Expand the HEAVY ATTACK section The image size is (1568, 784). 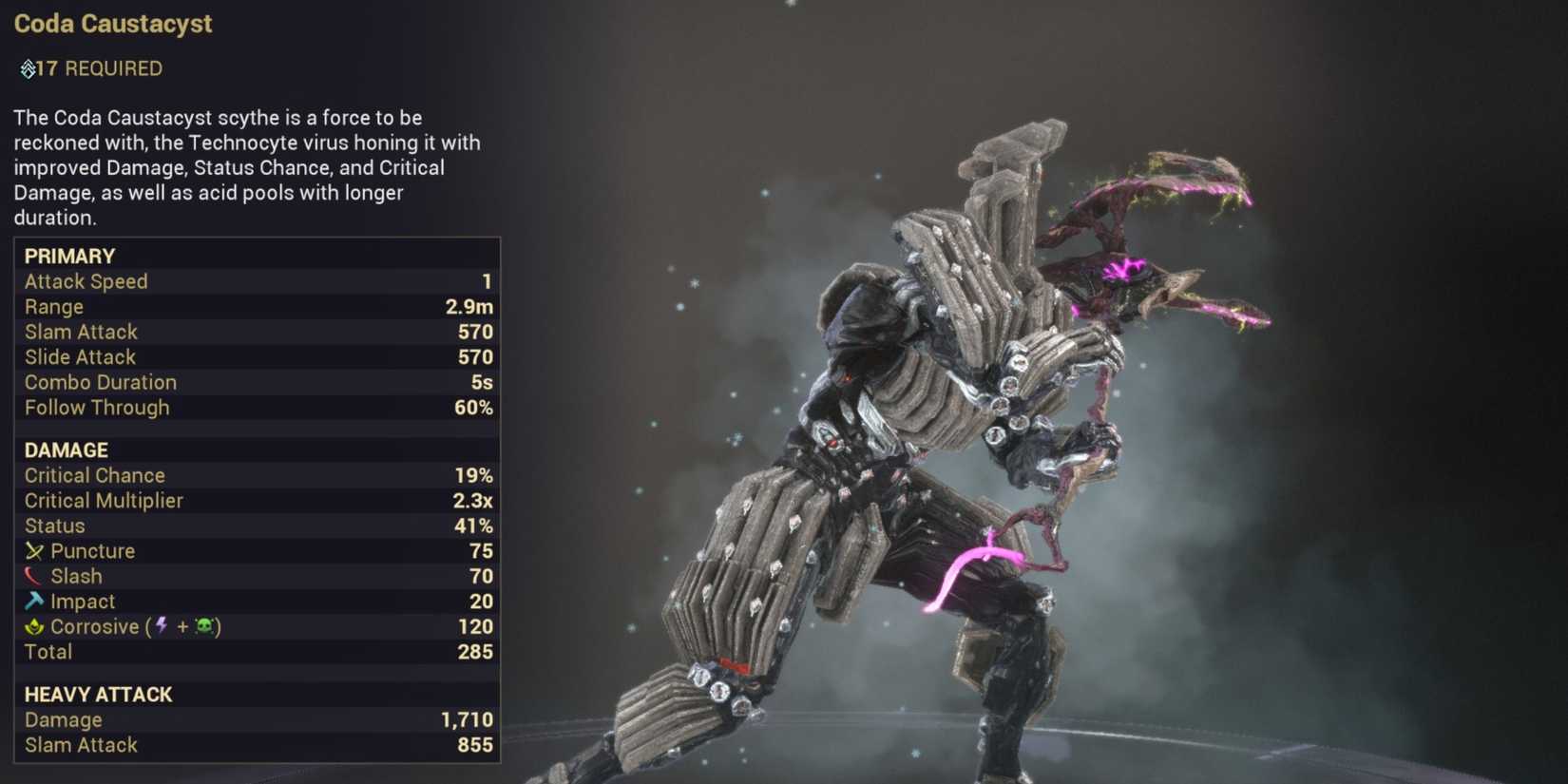tap(98, 695)
